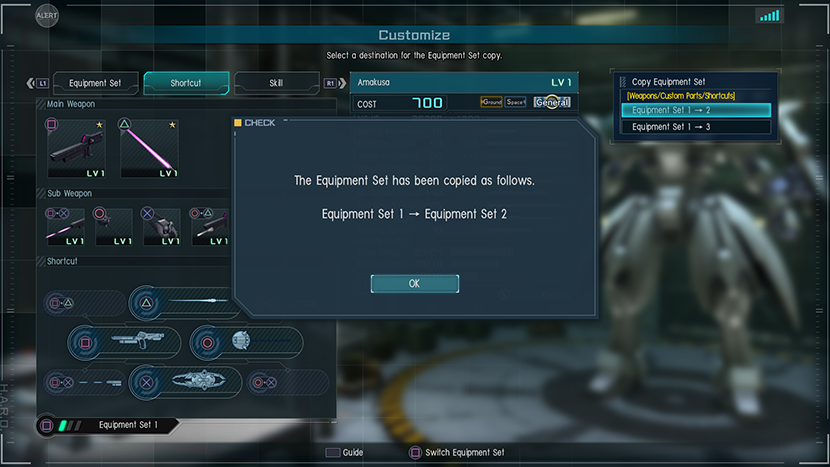Pick the square shortcut with the rifle
Image resolution: width=830 pixels, height=467 pixels.
pos(125,342)
